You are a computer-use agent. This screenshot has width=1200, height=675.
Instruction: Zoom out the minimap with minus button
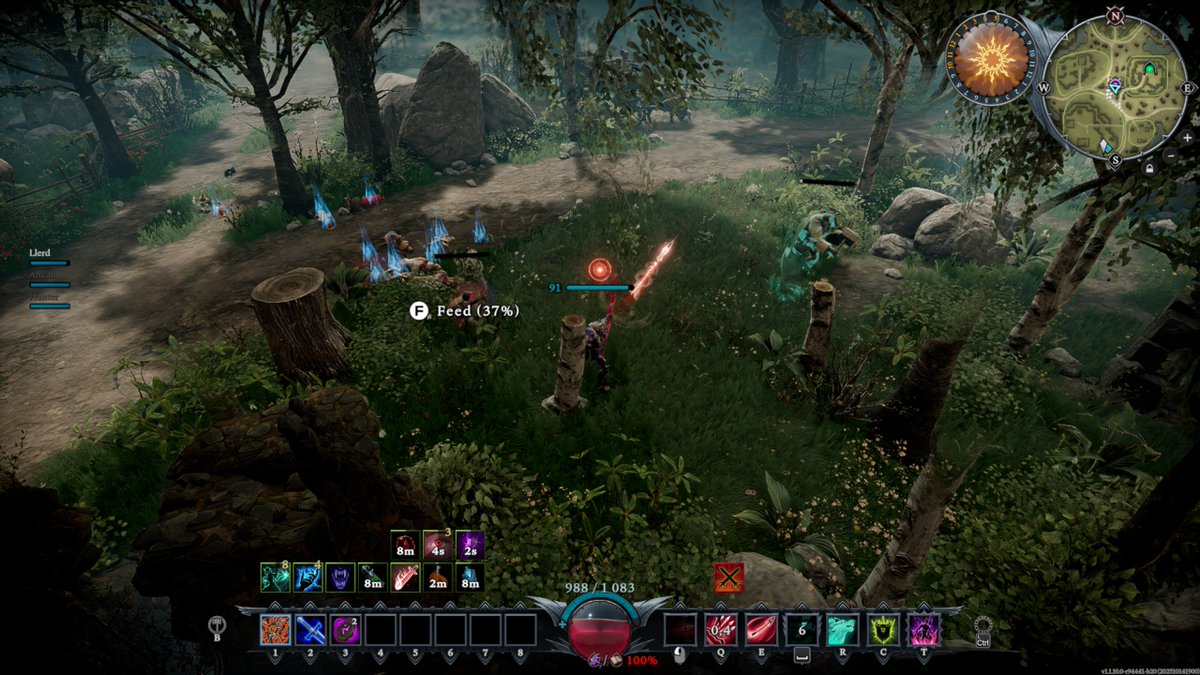1171,156
